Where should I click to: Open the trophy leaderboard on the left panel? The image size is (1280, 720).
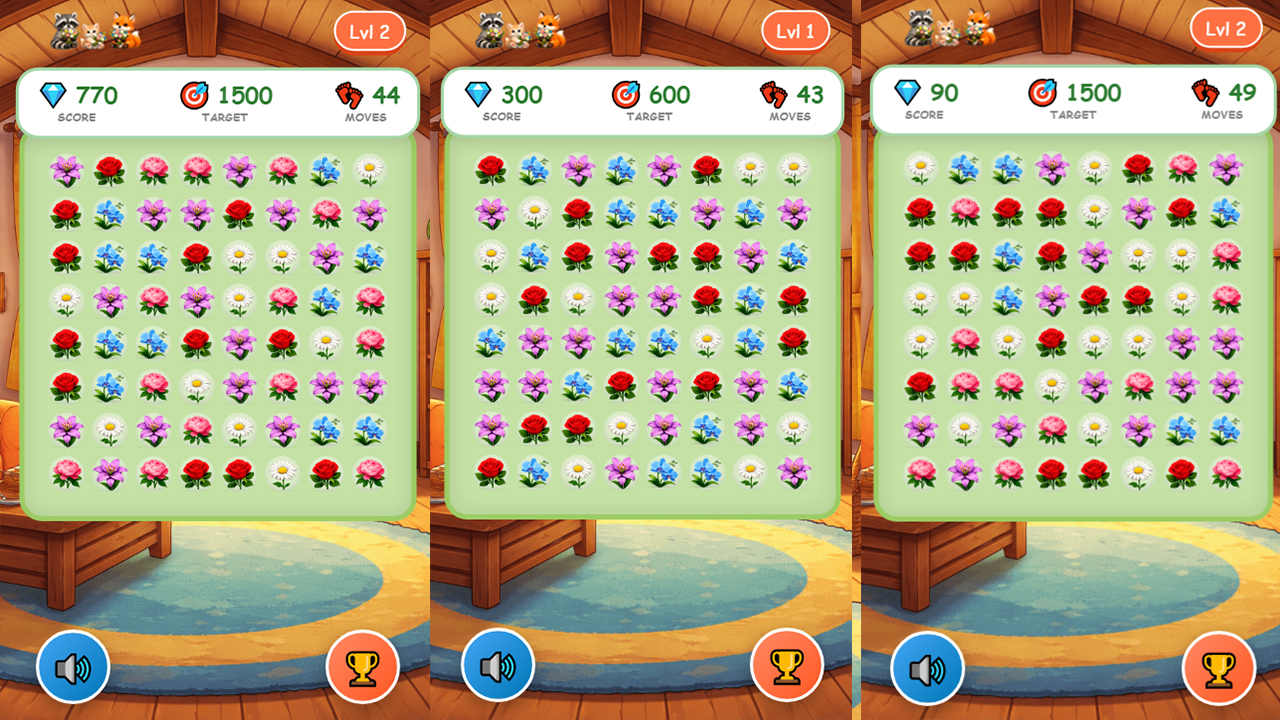pyautogui.click(x=363, y=665)
